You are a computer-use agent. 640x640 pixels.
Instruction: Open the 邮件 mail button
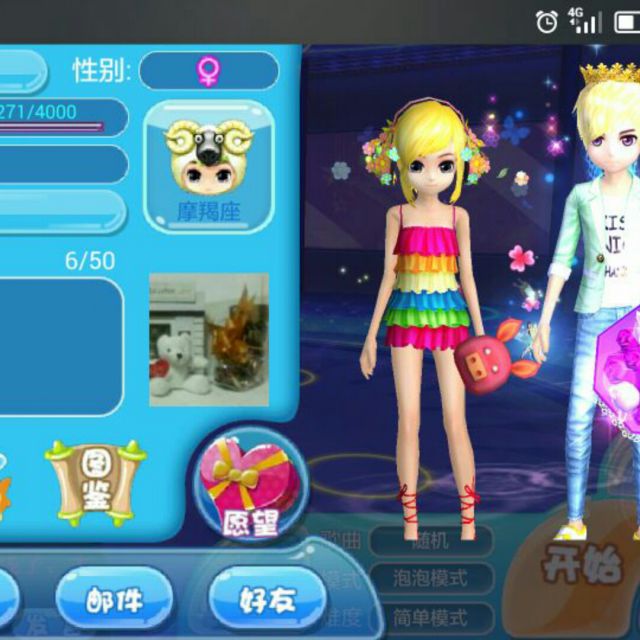(114, 599)
